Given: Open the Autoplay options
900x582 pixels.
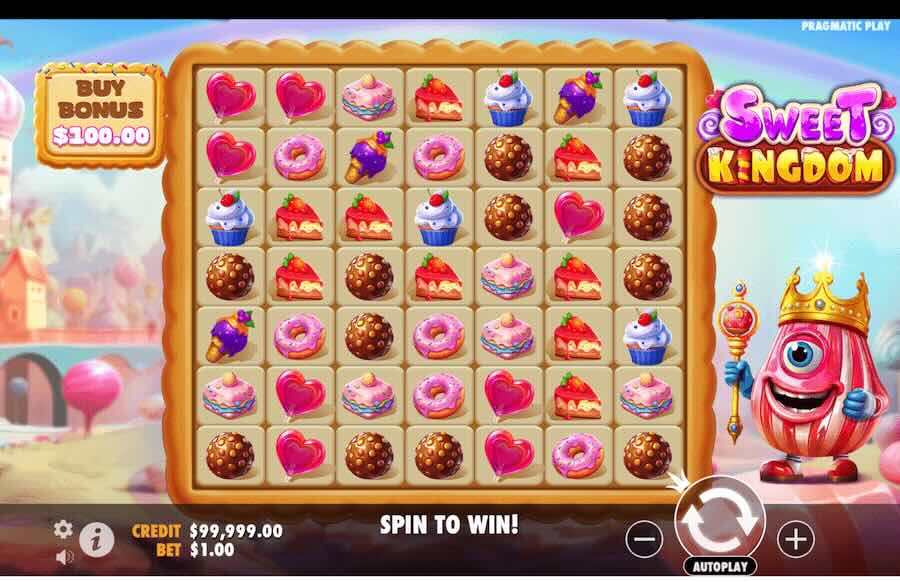Looking at the screenshot, I should coord(719,567).
